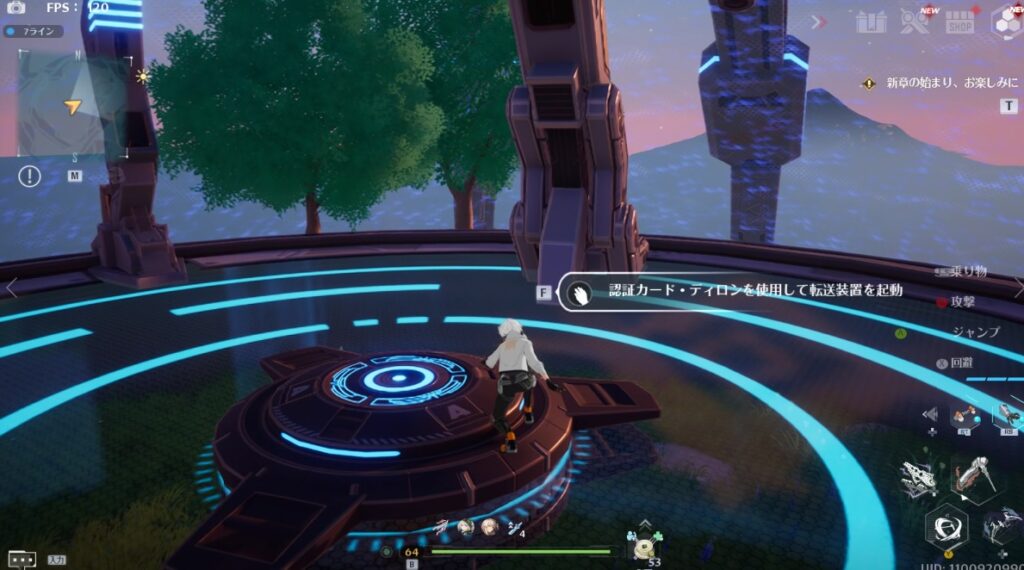Open the camera photo mode icon
The image size is (1024, 570).
tap(16, 8)
